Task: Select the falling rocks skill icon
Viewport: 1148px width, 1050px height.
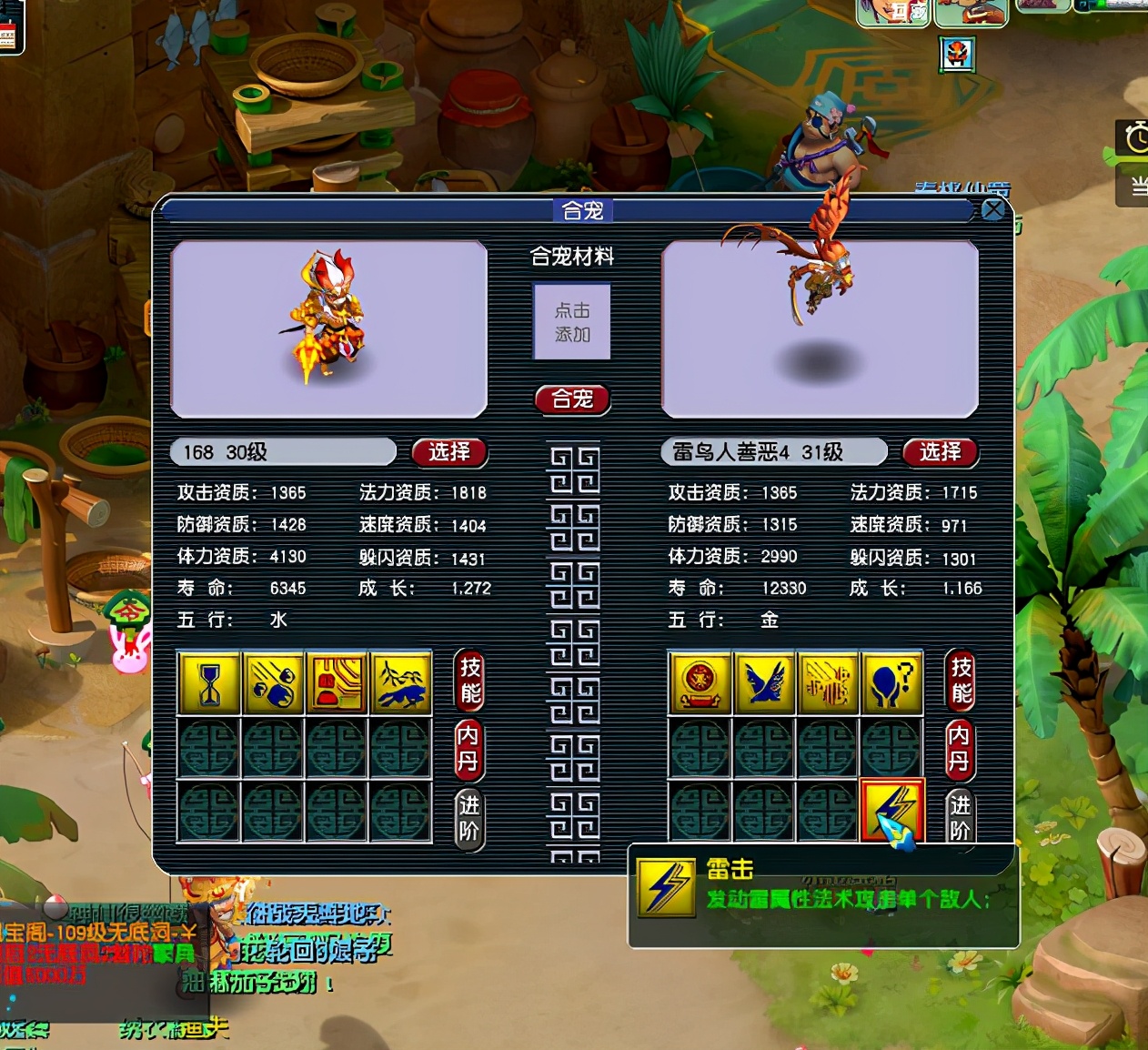Action: click(273, 682)
